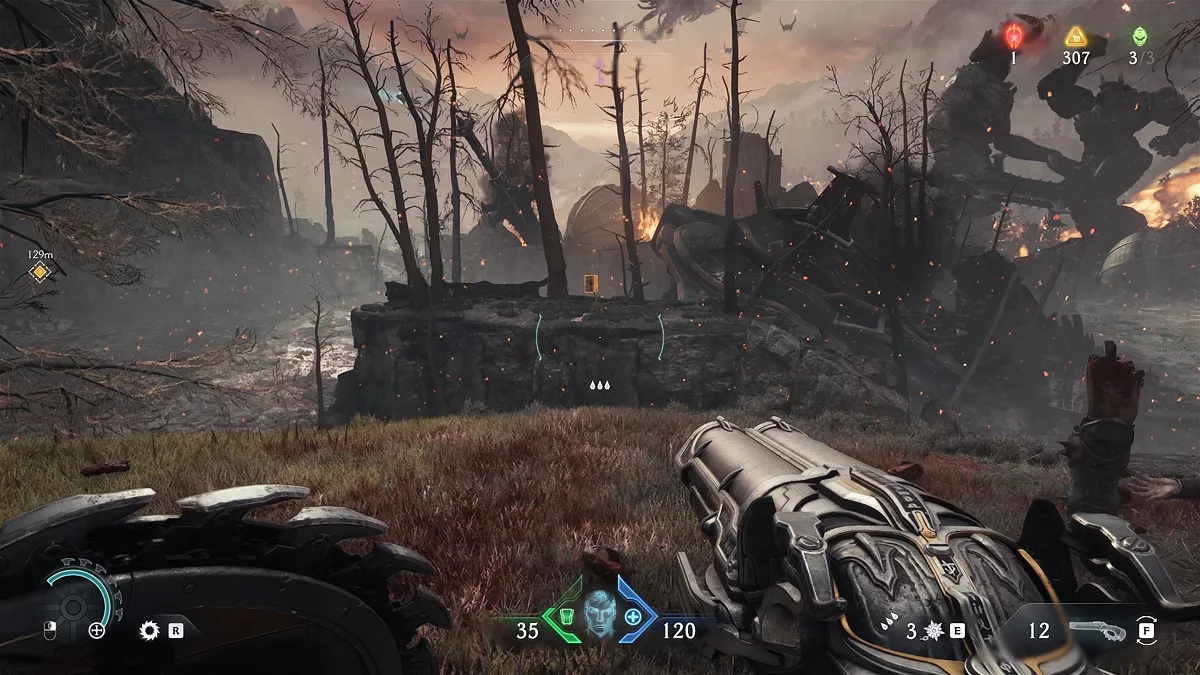The width and height of the screenshot is (1200, 675).
Task: Click the red ruby currency icon
Action: pyautogui.click(x=1012, y=37)
